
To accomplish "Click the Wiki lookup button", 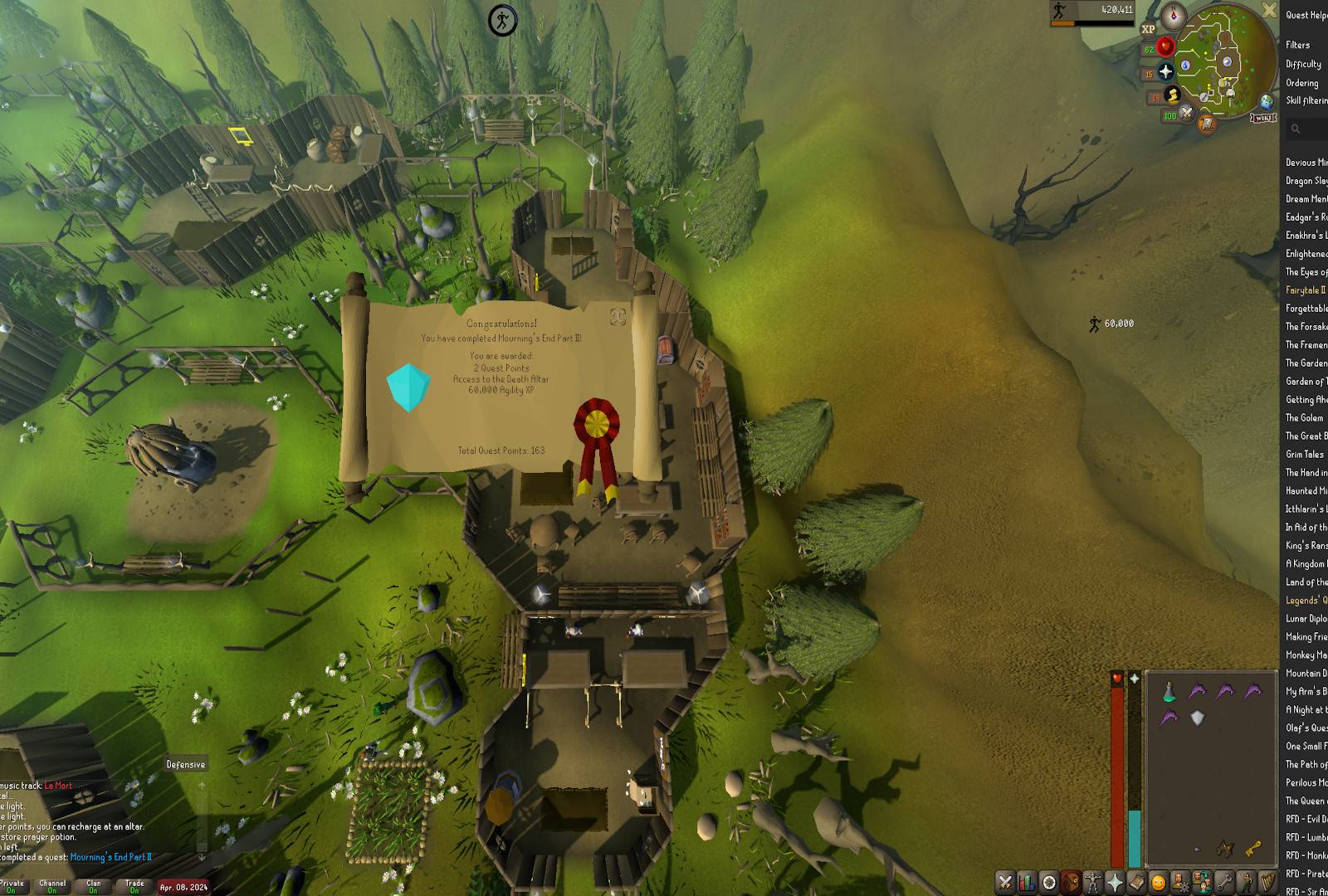I will [1262, 118].
